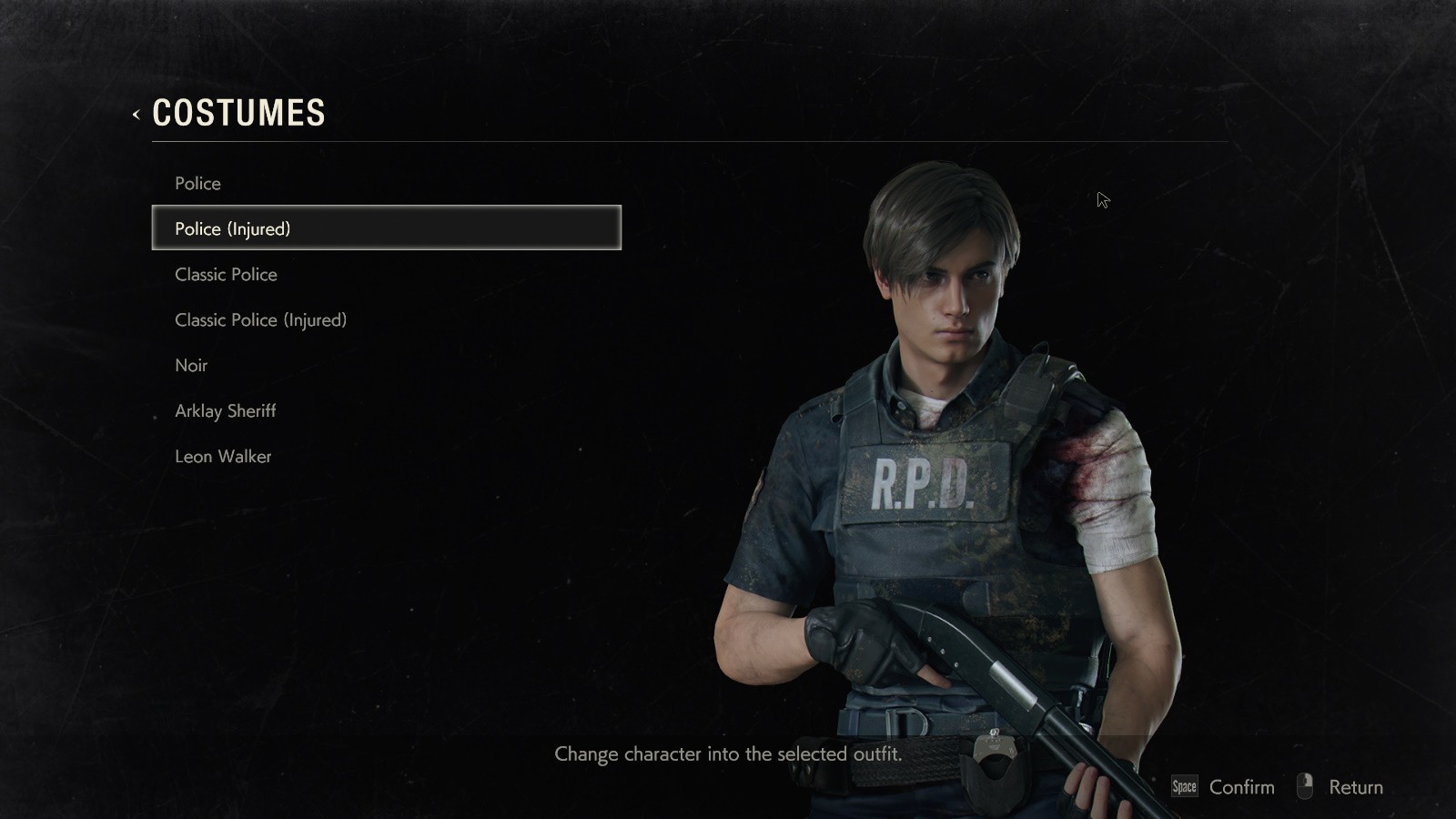Viewport: 1456px width, 819px height.
Task: Select the Police costume
Action: [x=198, y=184]
